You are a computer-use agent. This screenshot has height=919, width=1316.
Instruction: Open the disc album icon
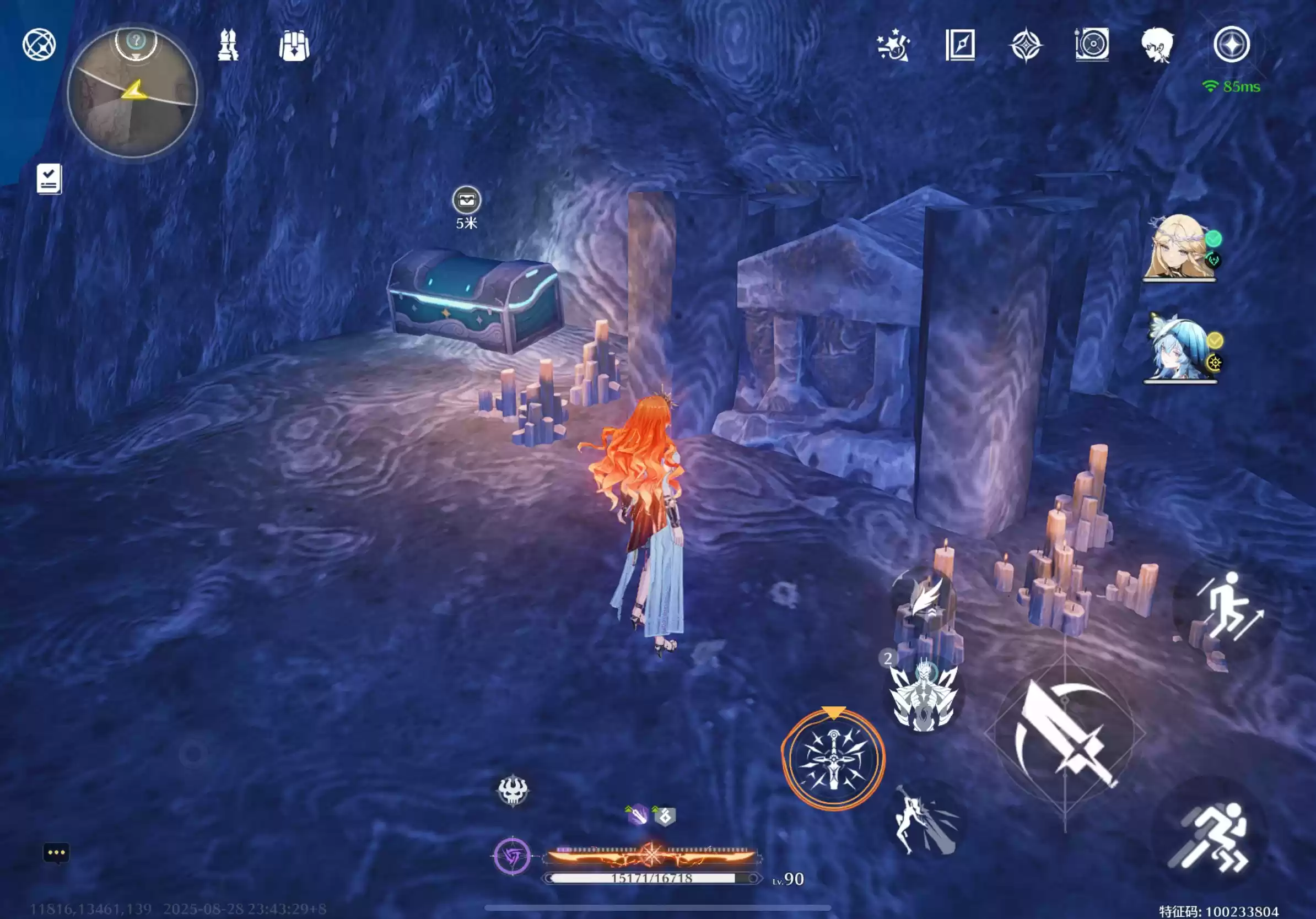(1092, 44)
